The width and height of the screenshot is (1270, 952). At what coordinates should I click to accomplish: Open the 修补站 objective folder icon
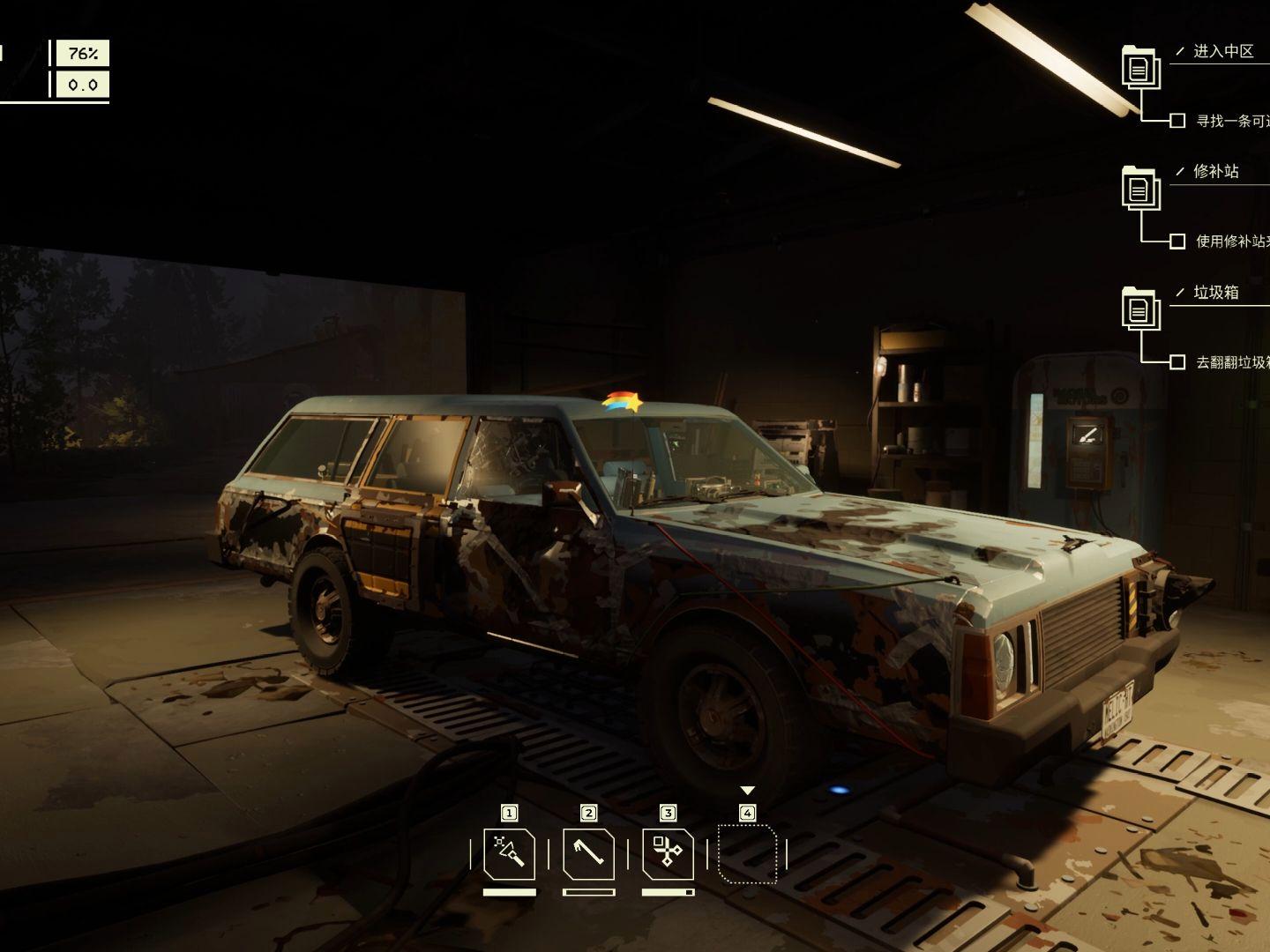pos(1139,188)
